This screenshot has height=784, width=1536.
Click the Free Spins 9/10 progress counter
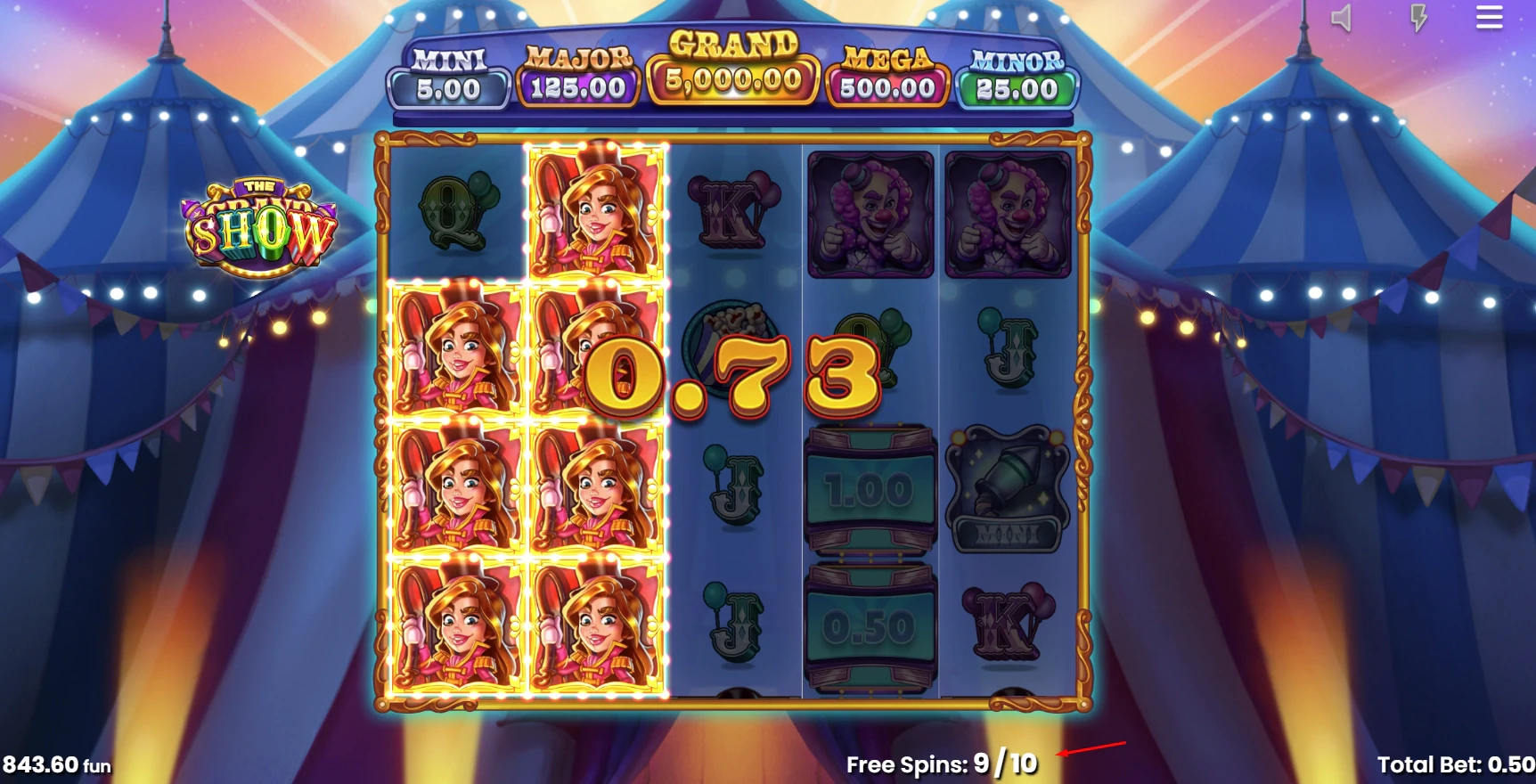[x=938, y=764]
